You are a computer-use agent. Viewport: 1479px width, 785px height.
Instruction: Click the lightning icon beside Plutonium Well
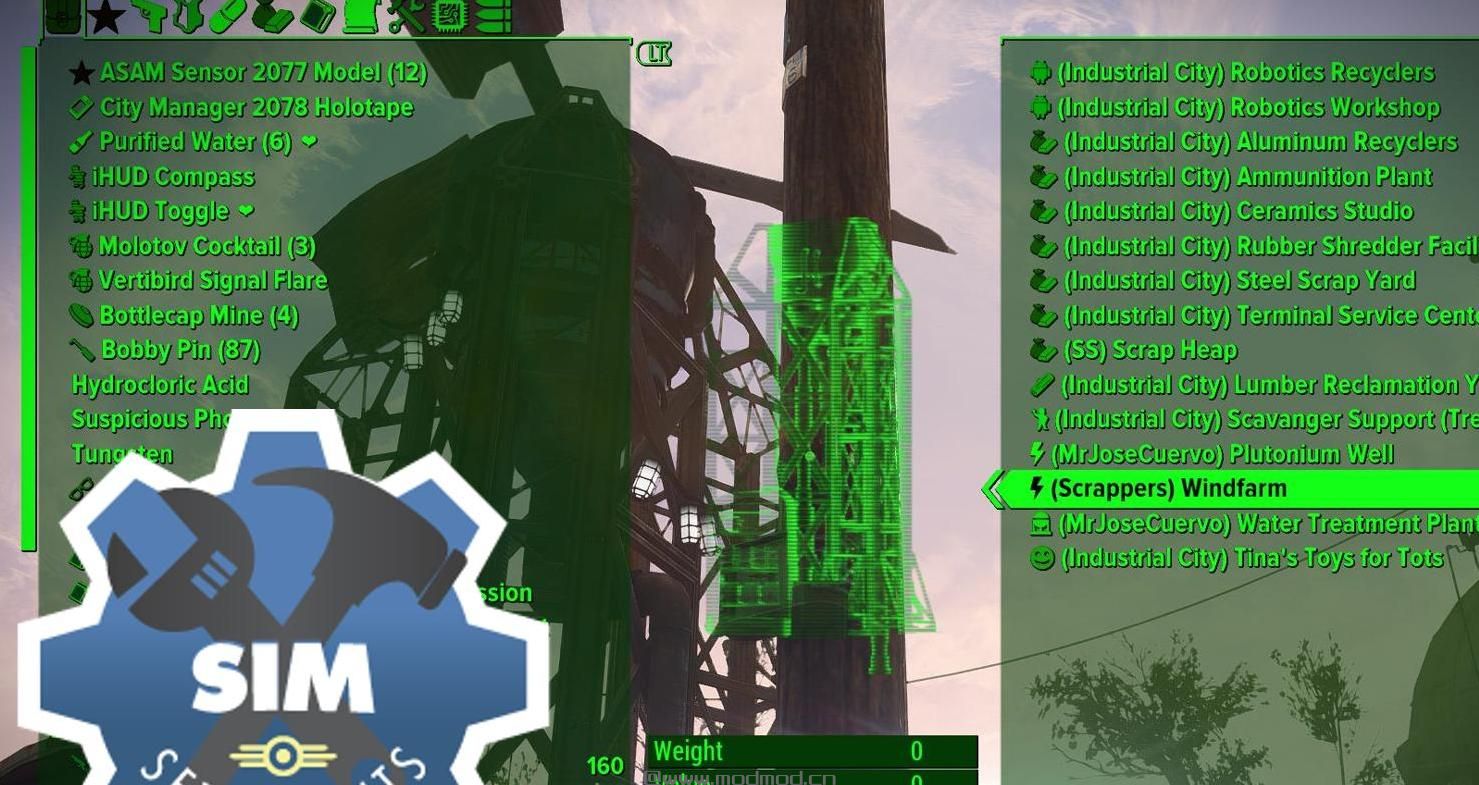(x=1036, y=453)
